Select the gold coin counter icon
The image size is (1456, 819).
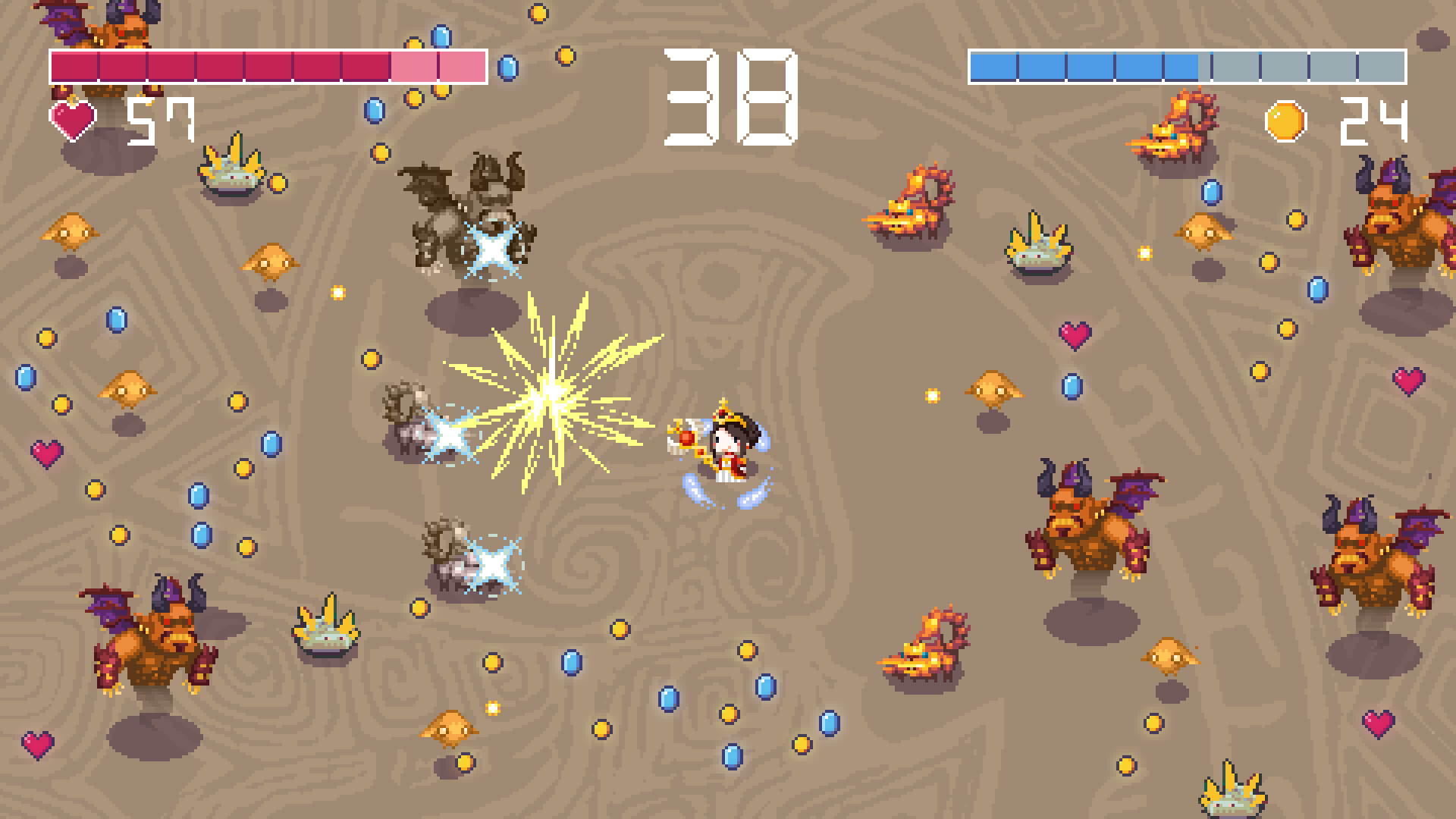1284,119
